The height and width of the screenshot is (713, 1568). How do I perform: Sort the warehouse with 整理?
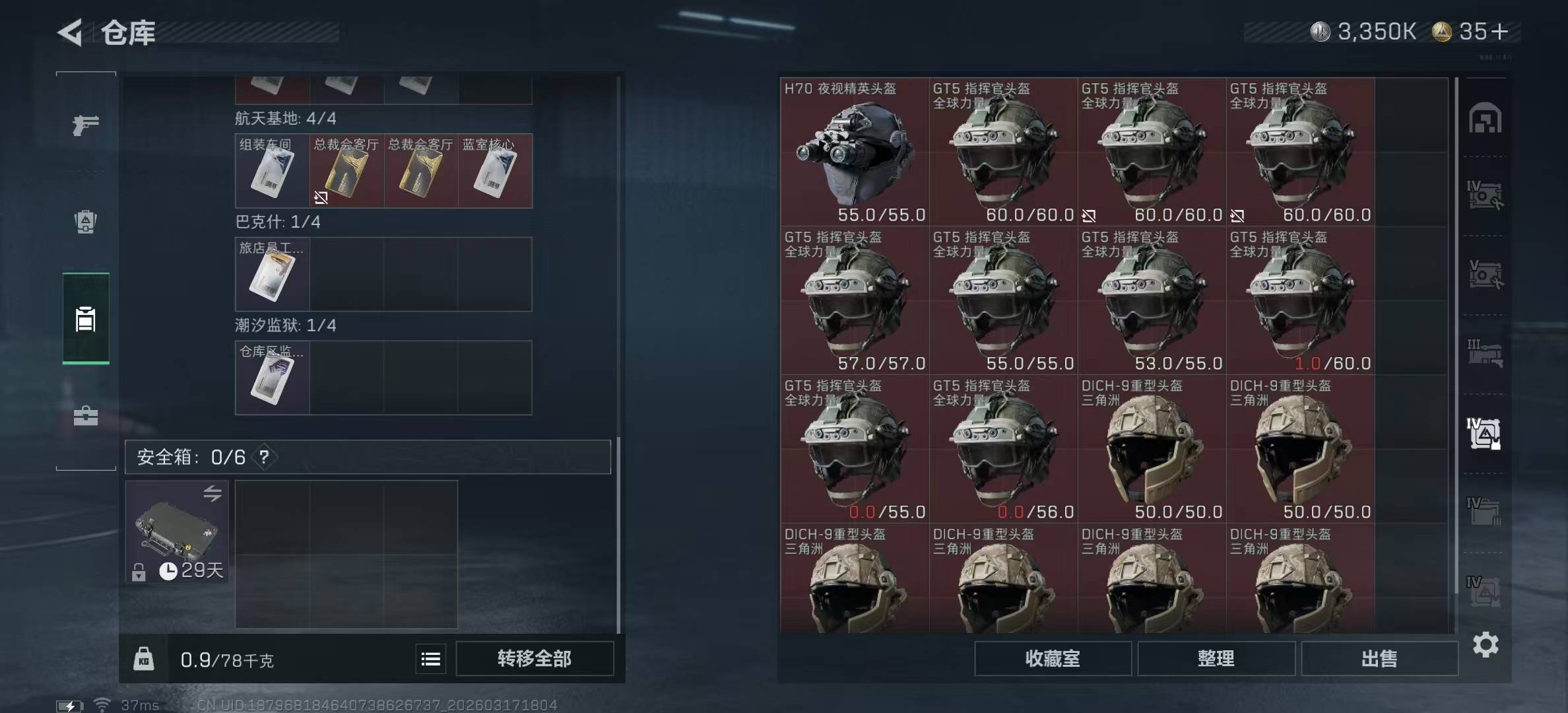(x=1216, y=658)
